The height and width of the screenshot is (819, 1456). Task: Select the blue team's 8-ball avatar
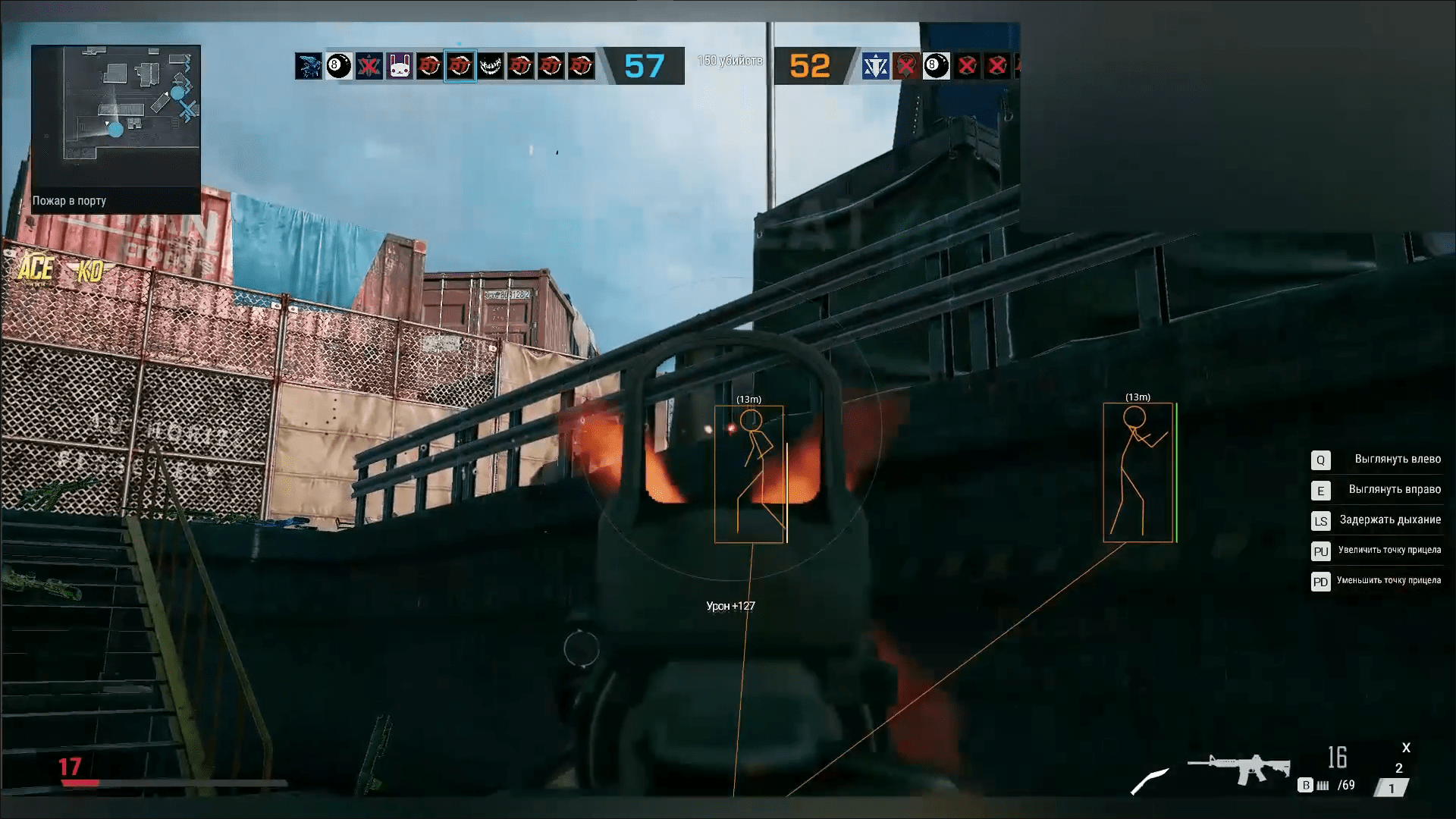point(339,67)
